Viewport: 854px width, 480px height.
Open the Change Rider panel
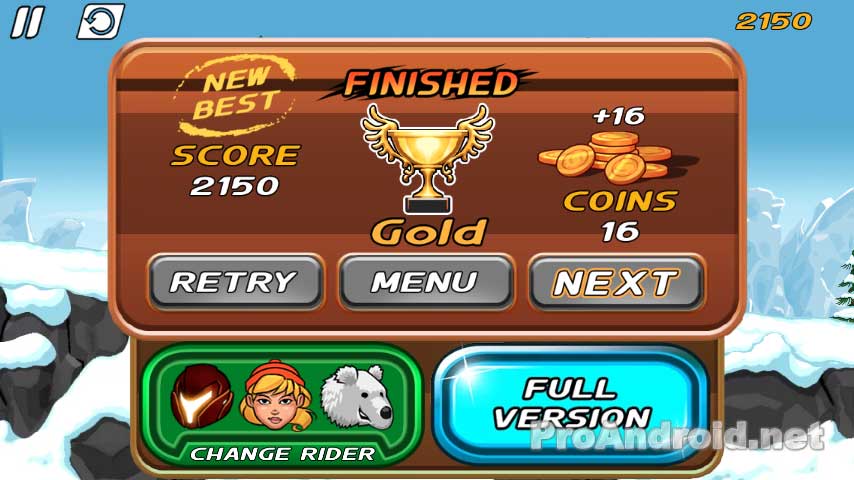coord(282,453)
